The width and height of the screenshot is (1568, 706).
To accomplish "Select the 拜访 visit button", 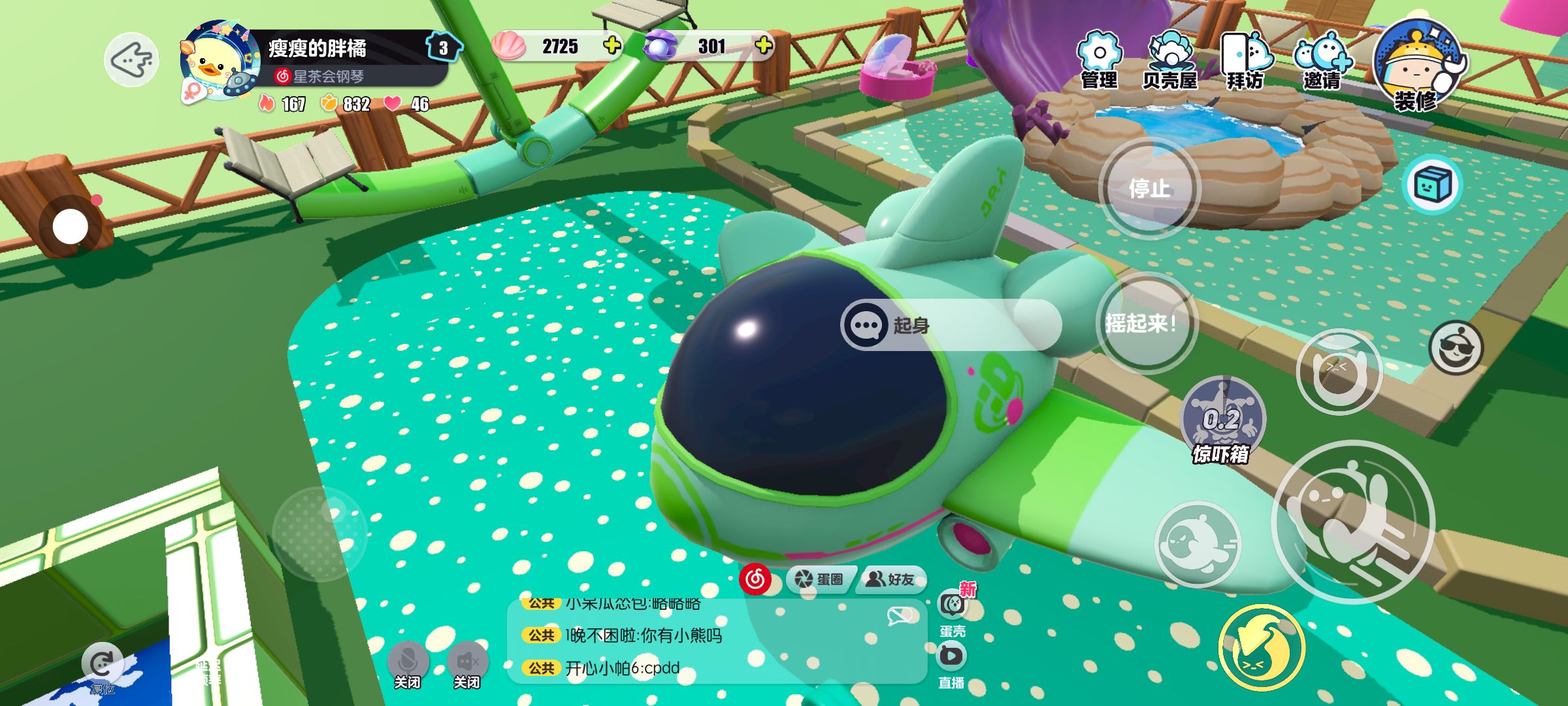I will coord(1245,60).
